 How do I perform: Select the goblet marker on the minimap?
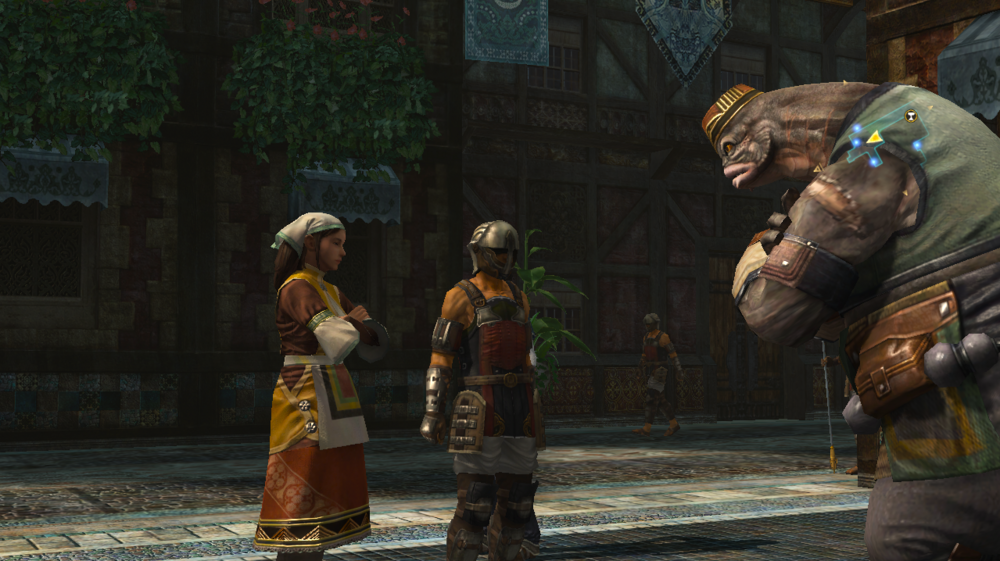pyautogui.click(x=911, y=115)
